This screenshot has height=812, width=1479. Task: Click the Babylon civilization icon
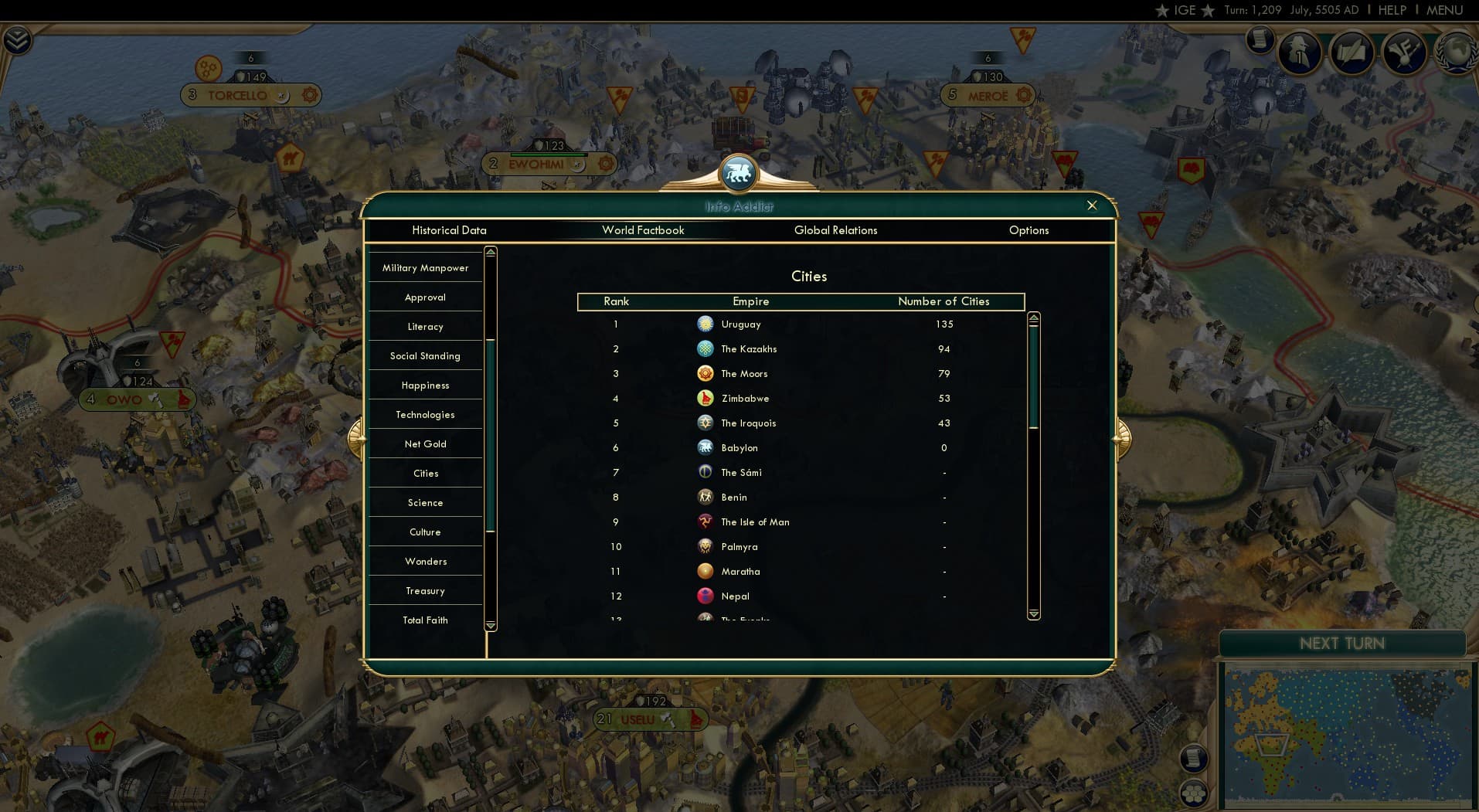705,447
